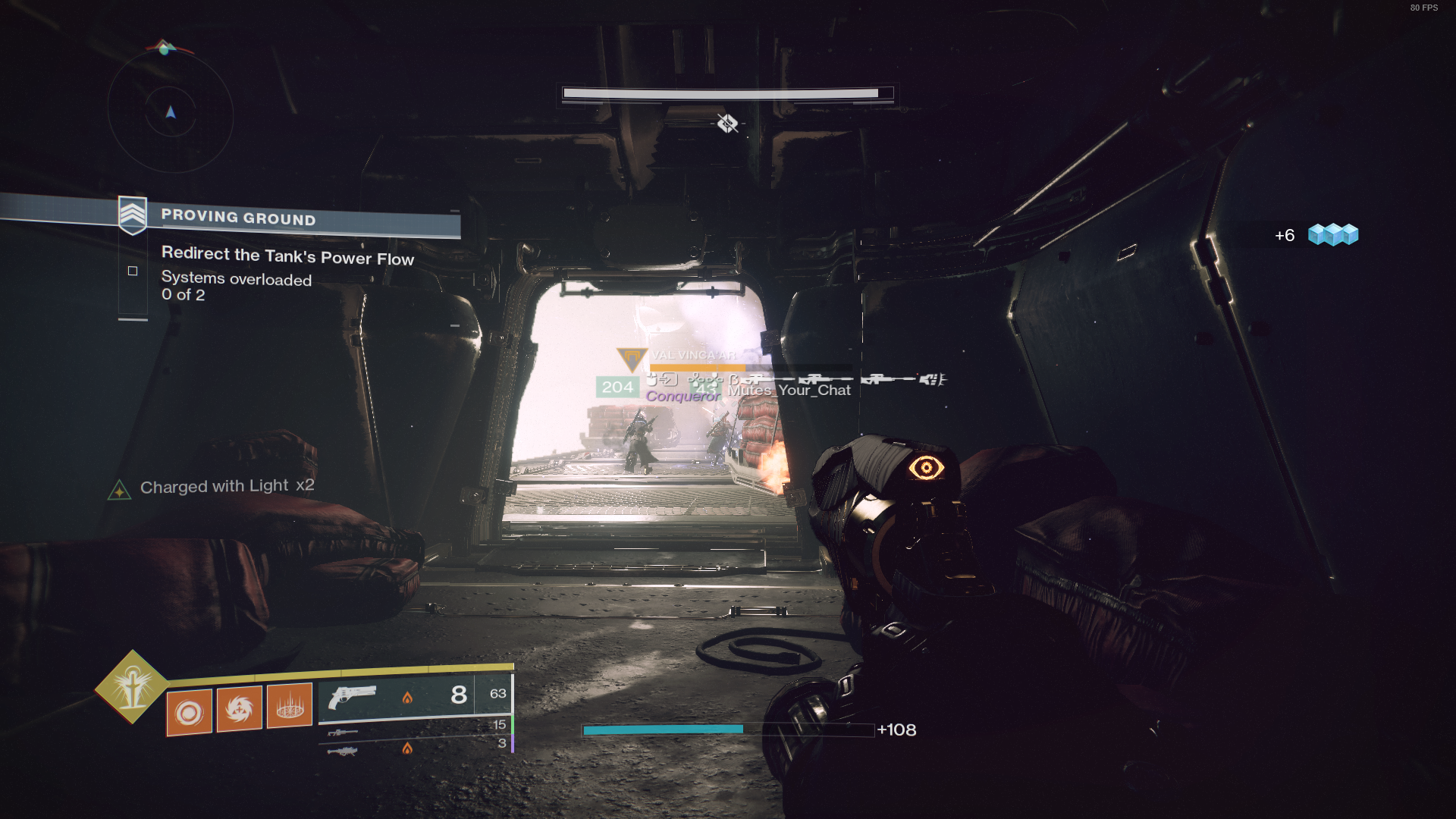Click the marker icon below the boss bar
This screenshot has width=1456, height=819.
pos(727,123)
